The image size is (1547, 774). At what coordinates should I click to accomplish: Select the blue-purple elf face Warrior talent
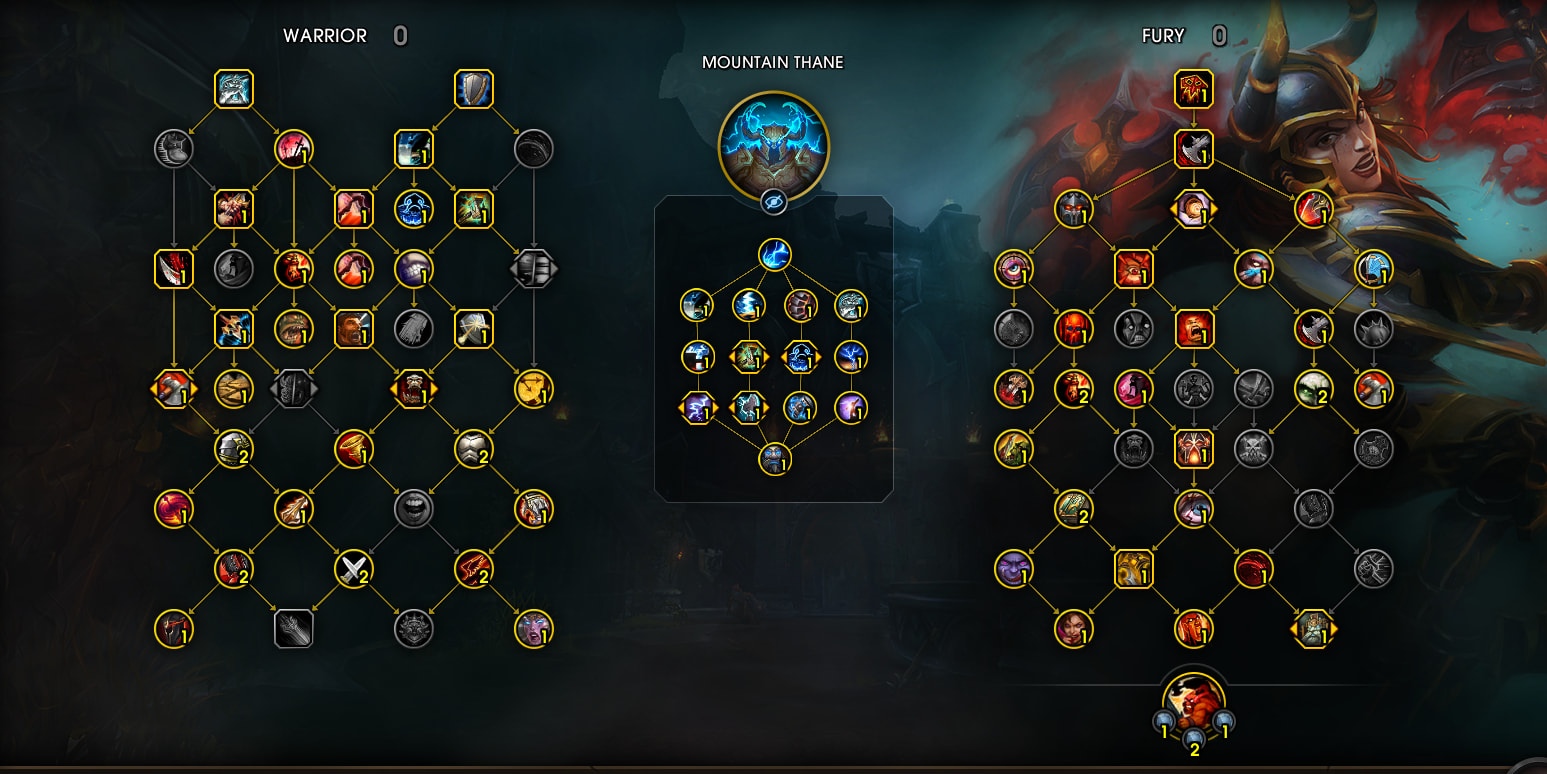tap(533, 629)
